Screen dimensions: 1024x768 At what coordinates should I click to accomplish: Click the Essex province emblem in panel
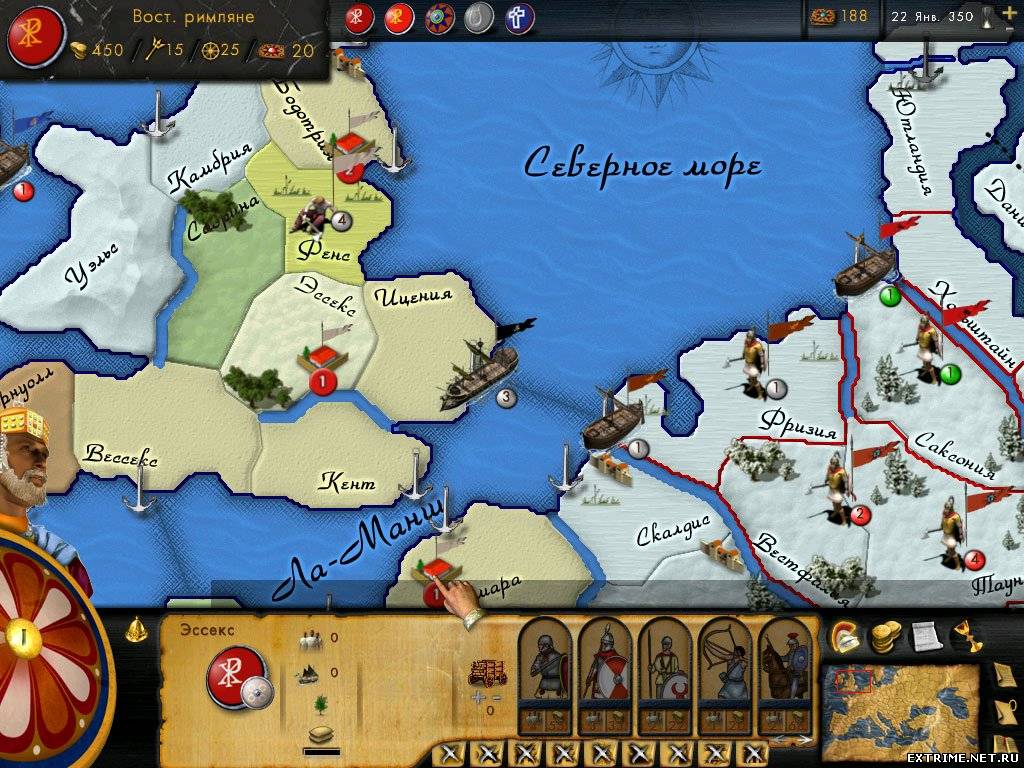[x=236, y=677]
